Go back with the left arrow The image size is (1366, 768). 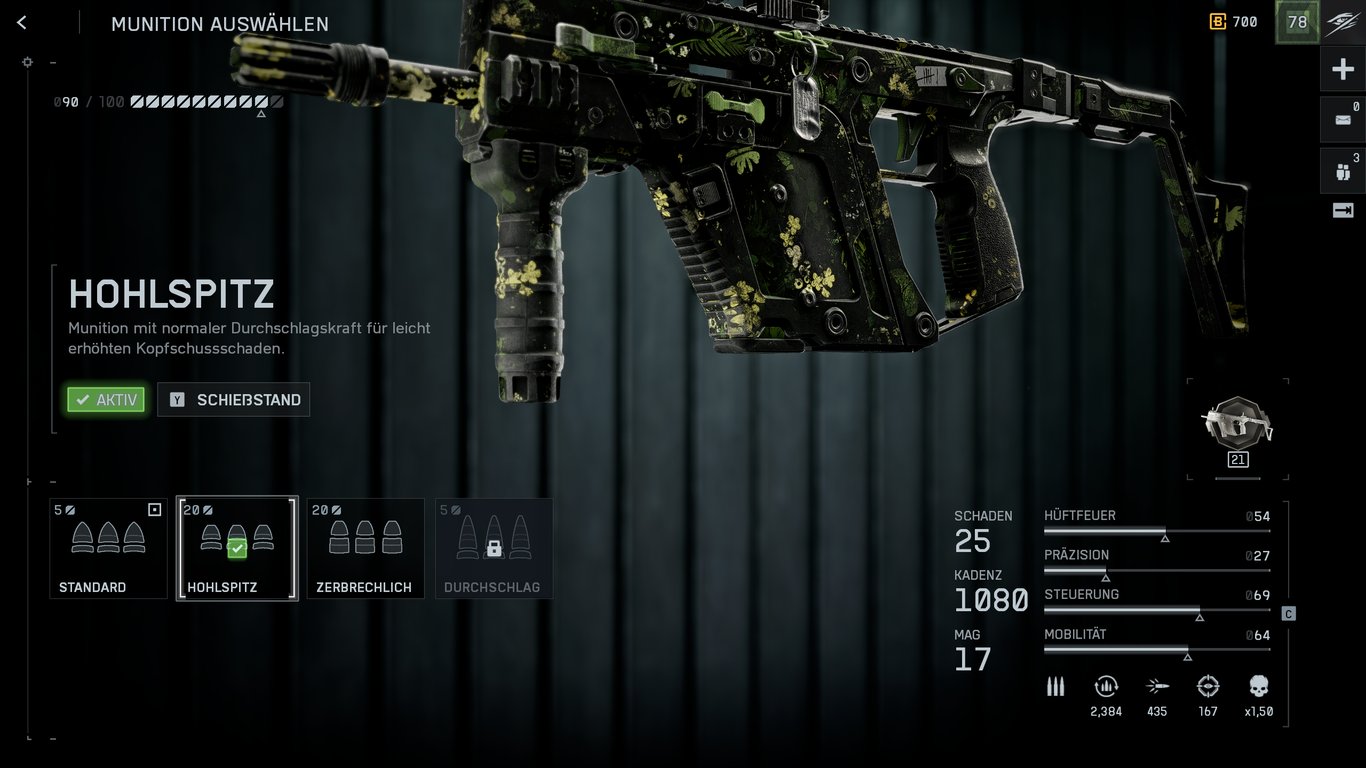pyautogui.click(x=21, y=21)
